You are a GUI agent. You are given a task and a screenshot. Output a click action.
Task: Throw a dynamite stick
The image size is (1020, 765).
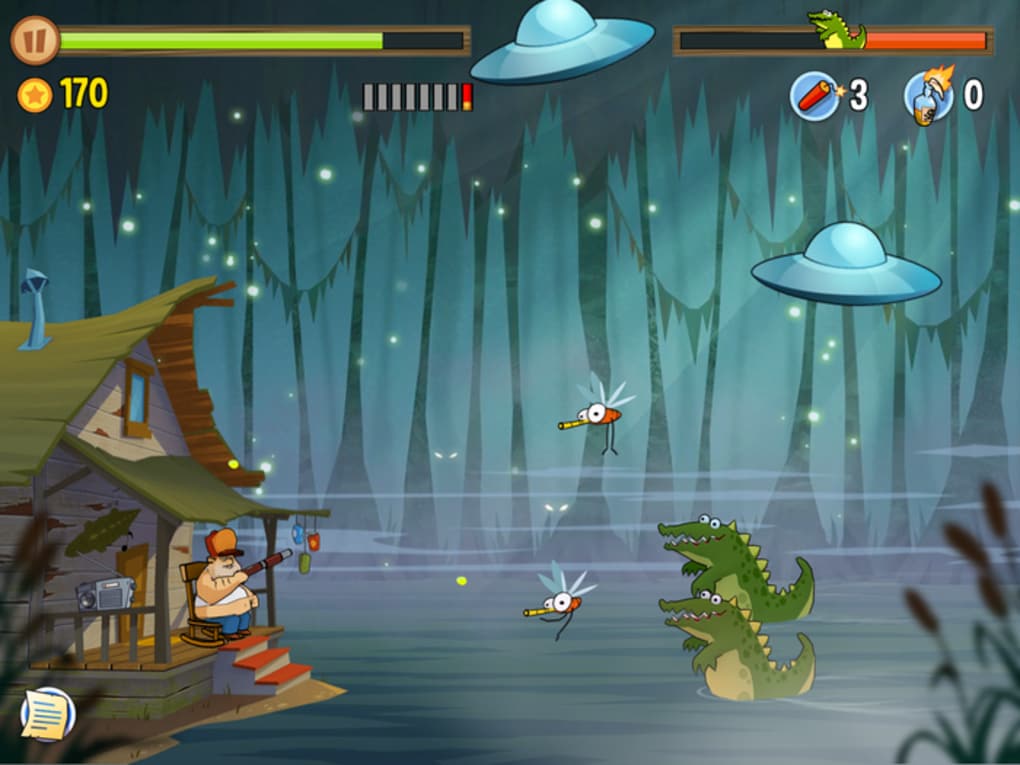tap(815, 96)
